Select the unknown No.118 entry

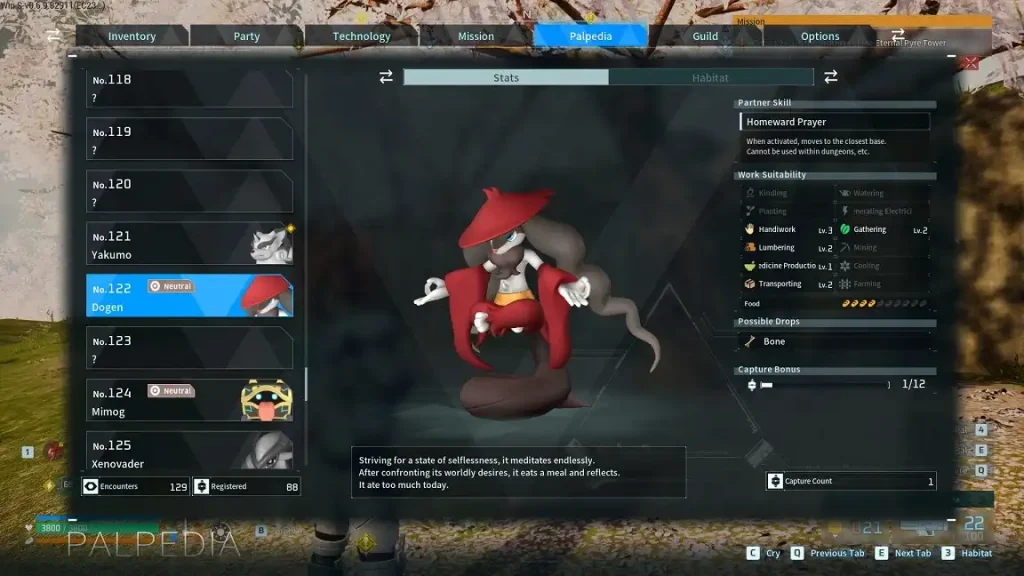pyautogui.click(x=190, y=88)
